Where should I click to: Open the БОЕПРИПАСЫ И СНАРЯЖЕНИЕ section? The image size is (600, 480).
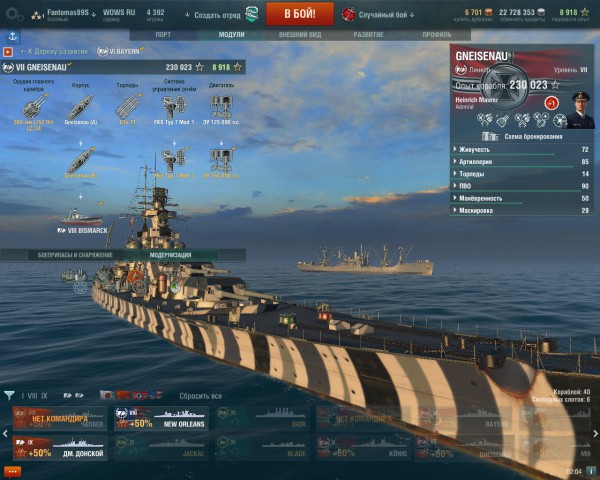click(x=63, y=255)
